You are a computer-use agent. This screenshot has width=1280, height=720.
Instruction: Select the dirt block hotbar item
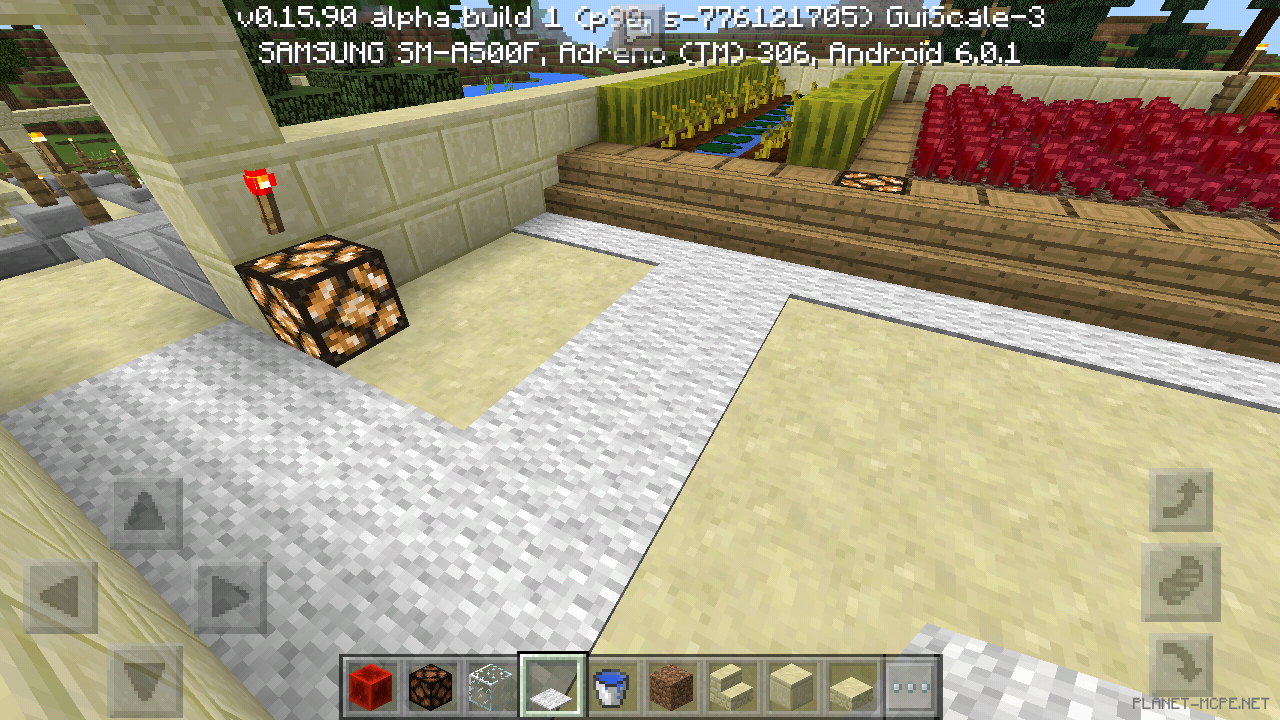(x=671, y=687)
